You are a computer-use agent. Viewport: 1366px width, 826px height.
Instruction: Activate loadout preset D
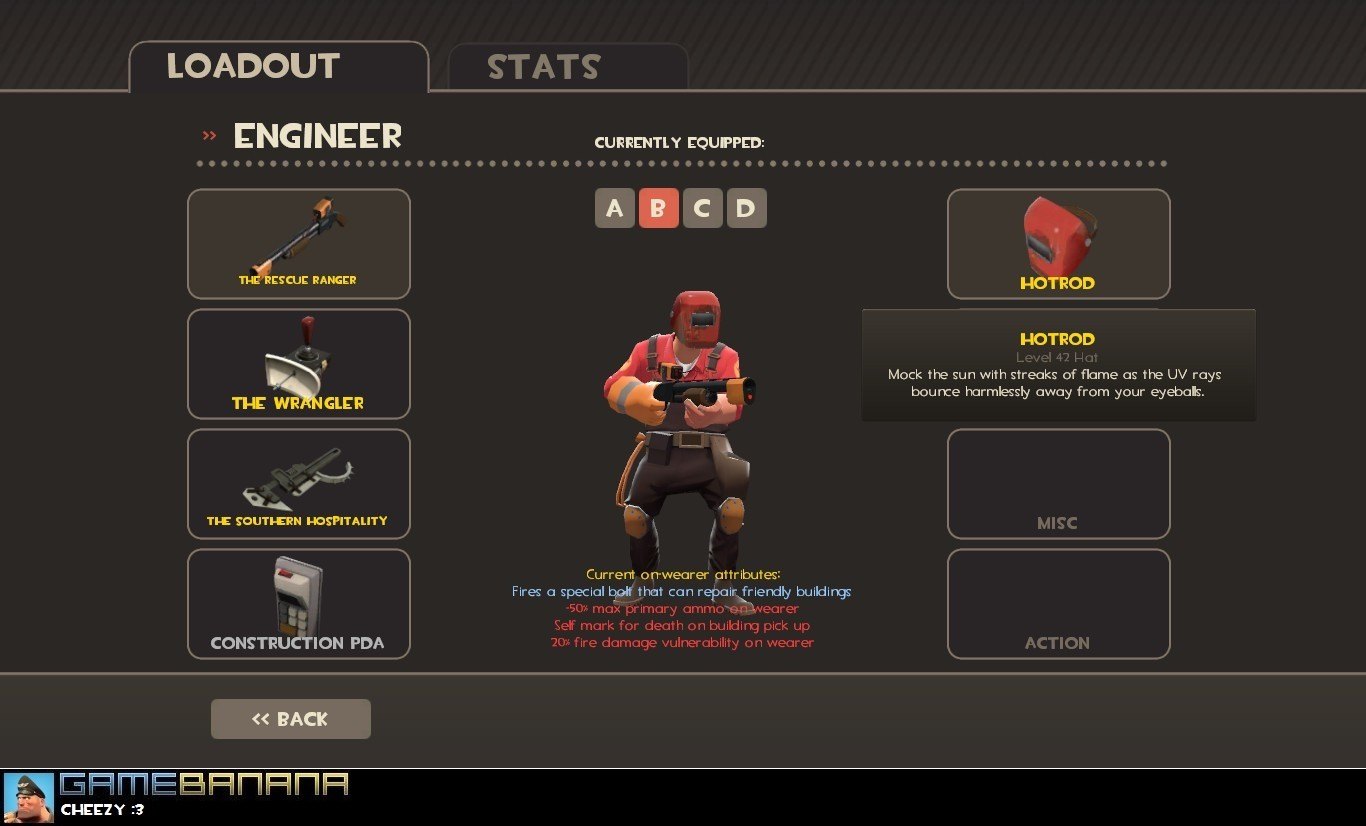[746, 208]
